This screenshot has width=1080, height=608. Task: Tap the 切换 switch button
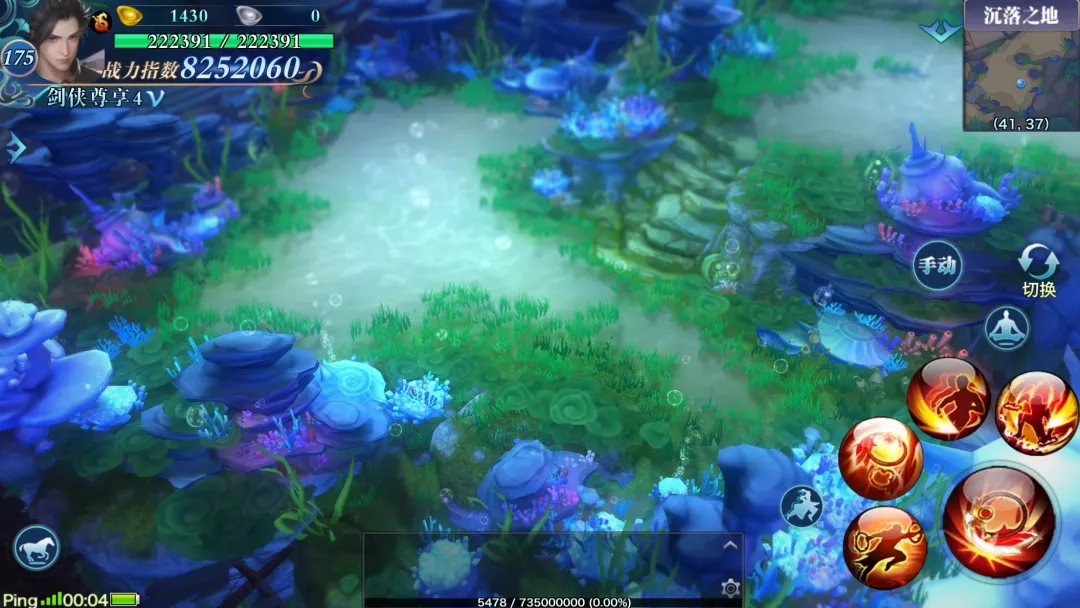pyautogui.click(x=1038, y=272)
